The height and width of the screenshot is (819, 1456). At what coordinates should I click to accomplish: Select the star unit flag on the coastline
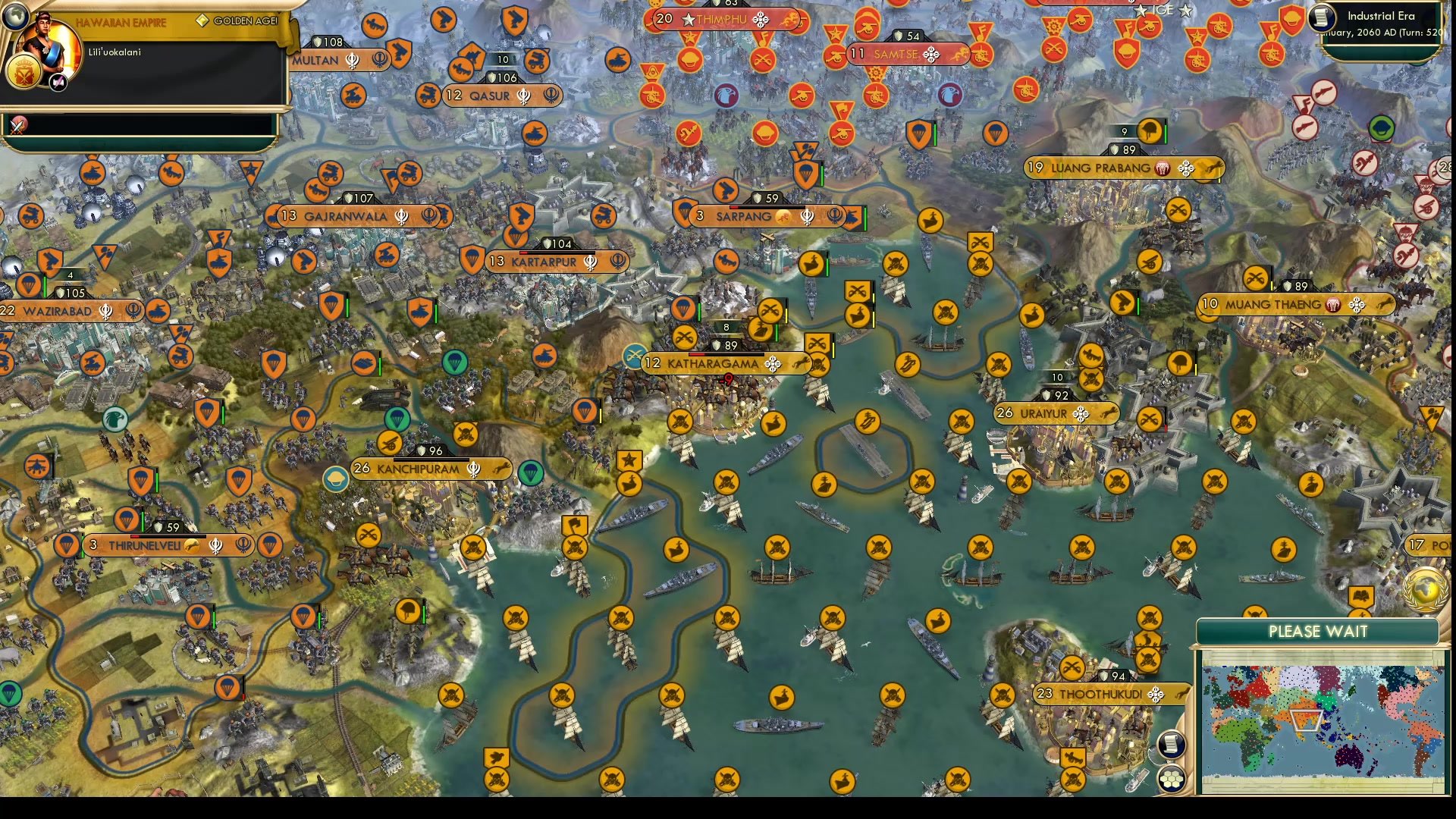tap(630, 458)
